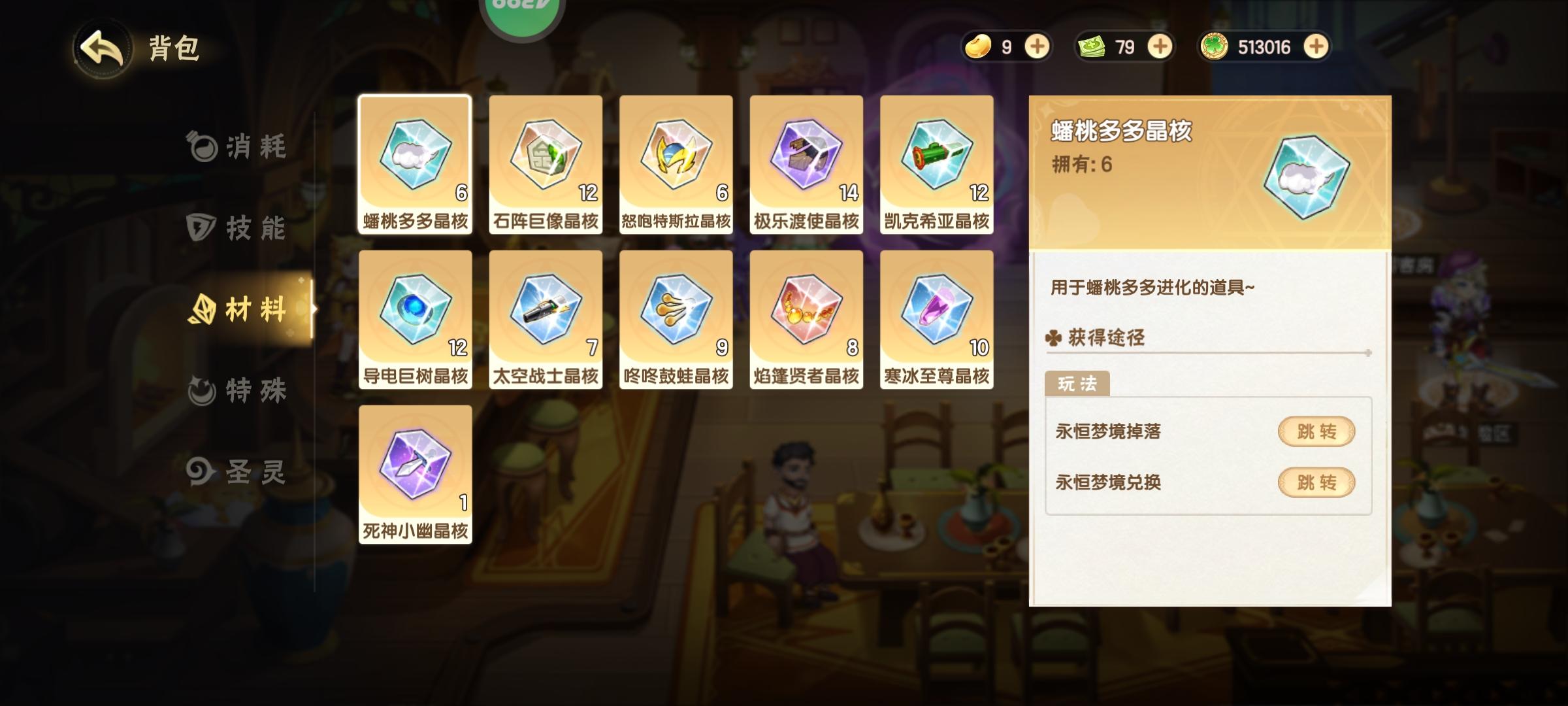Select the 石阵巨像晶核 item

546,159
